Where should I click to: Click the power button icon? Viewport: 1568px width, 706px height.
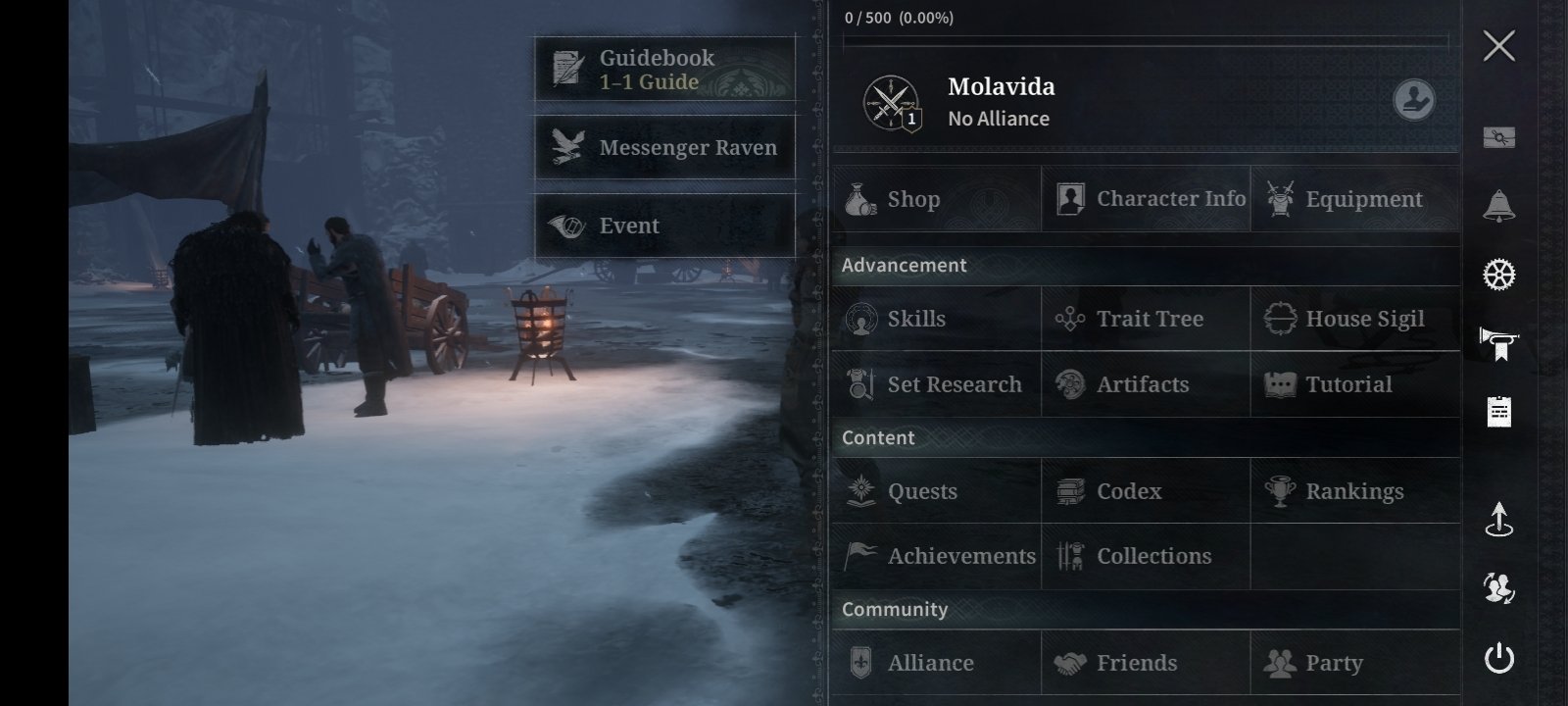pyautogui.click(x=1498, y=658)
